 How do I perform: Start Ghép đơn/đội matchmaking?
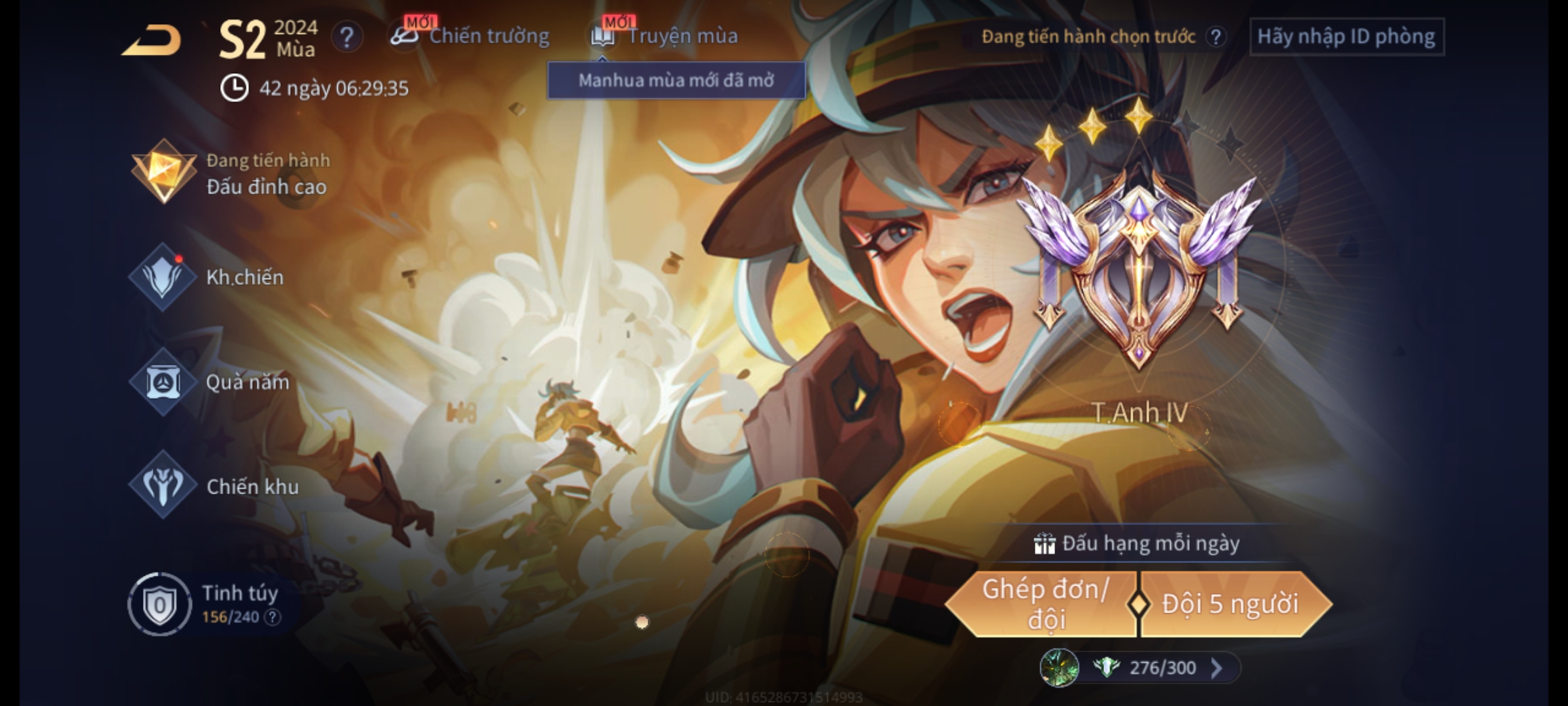click(x=1044, y=604)
